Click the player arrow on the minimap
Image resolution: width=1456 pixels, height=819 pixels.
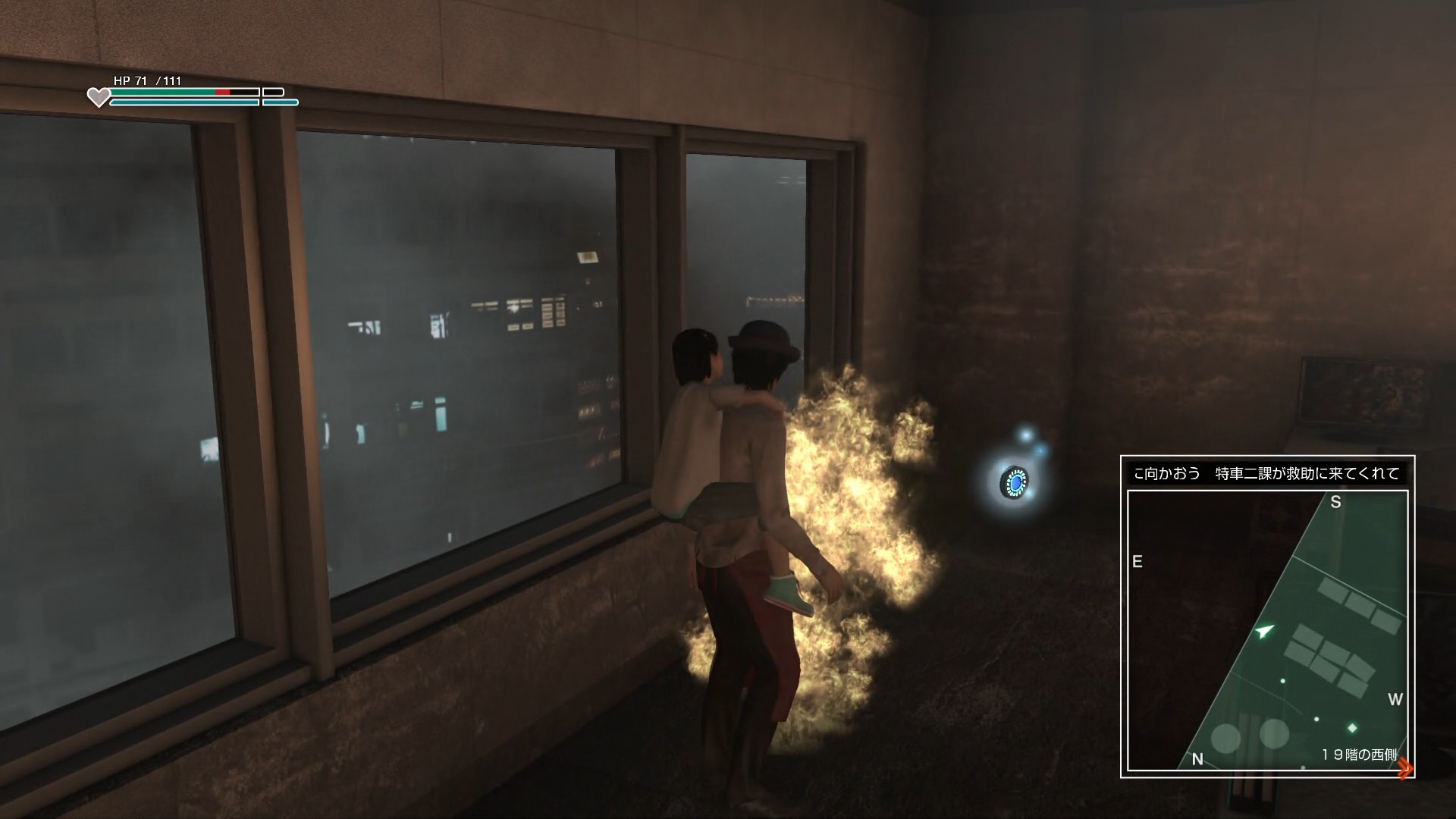coord(1262,631)
